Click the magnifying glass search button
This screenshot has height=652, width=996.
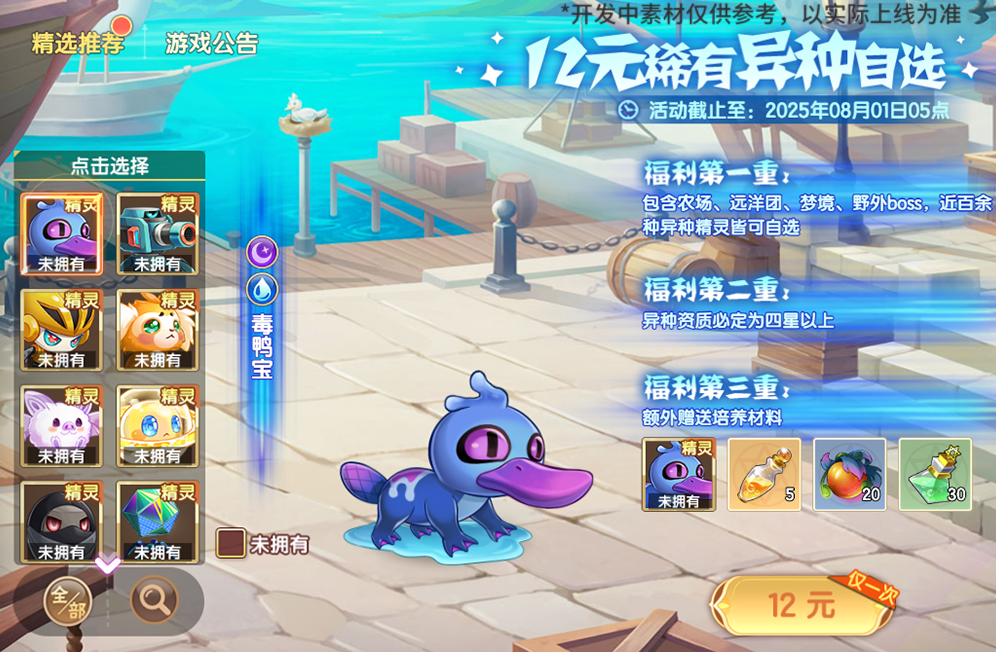click(x=155, y=601)
